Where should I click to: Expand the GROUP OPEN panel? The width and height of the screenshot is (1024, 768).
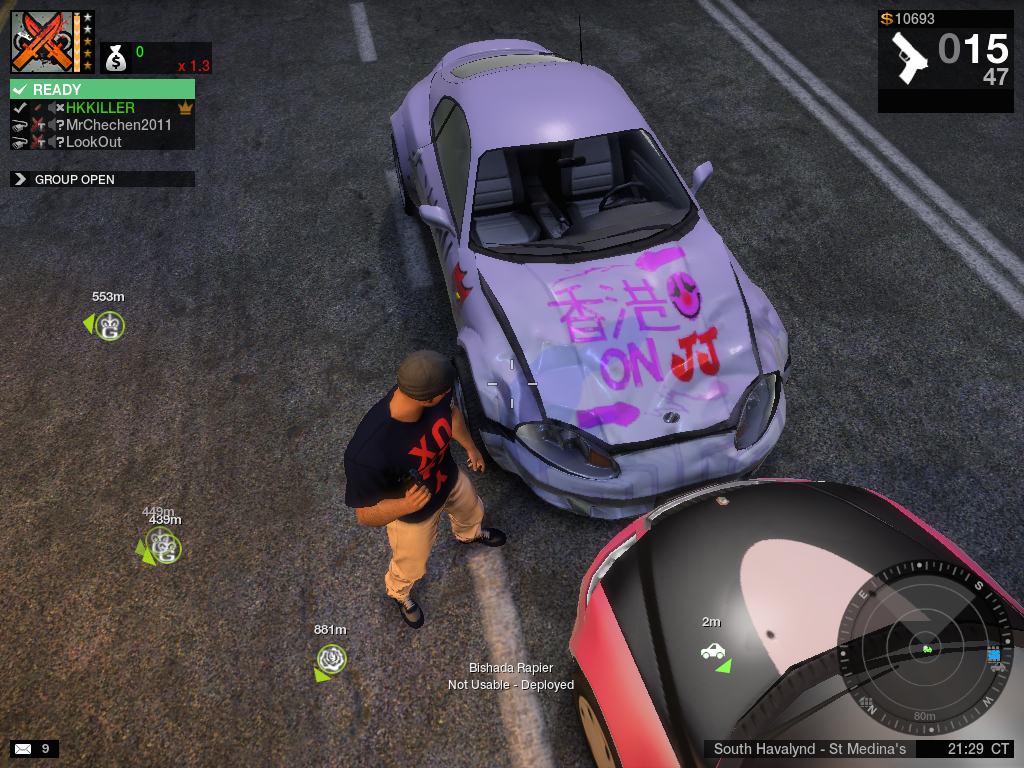coord(19,180)
